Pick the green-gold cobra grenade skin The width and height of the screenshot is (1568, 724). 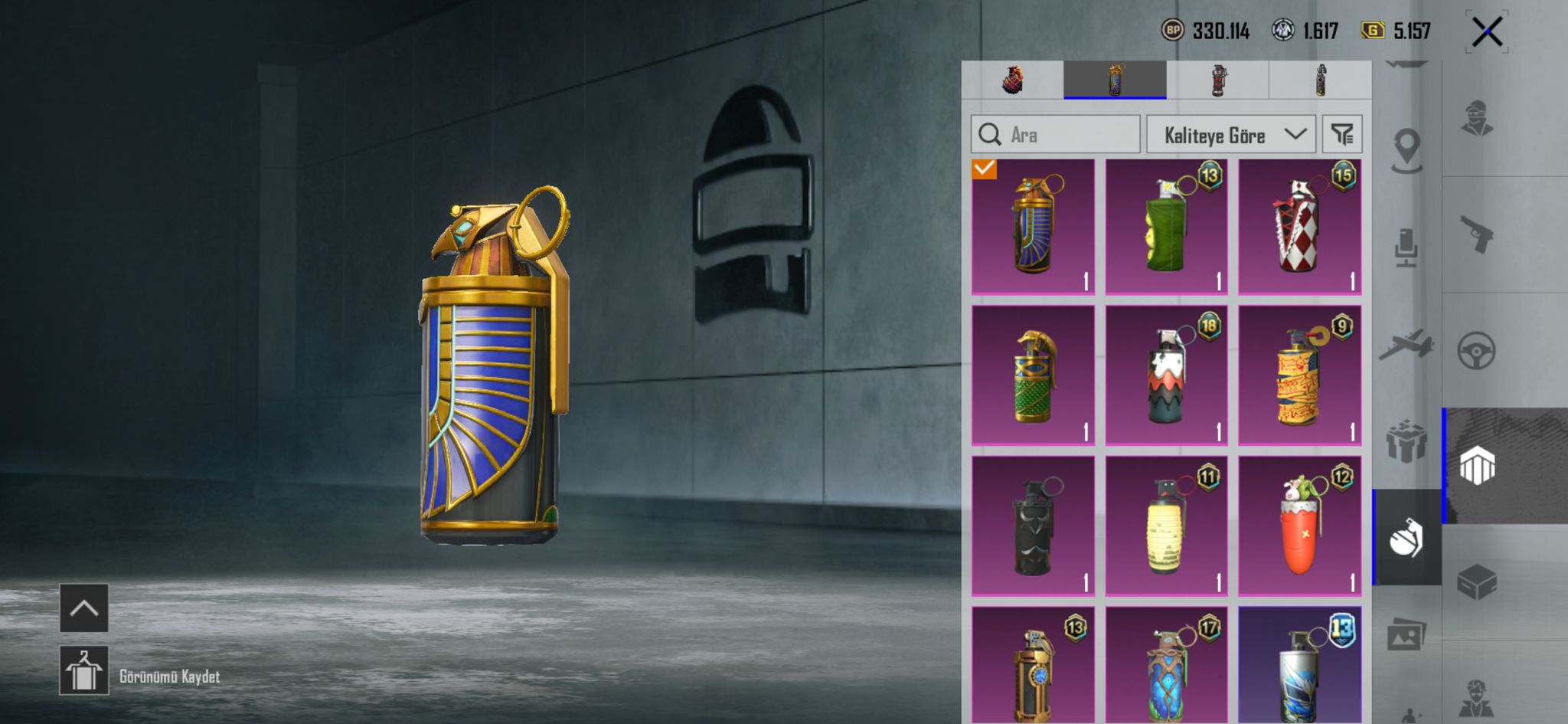pyautogui.click(x=1033, y=375)
